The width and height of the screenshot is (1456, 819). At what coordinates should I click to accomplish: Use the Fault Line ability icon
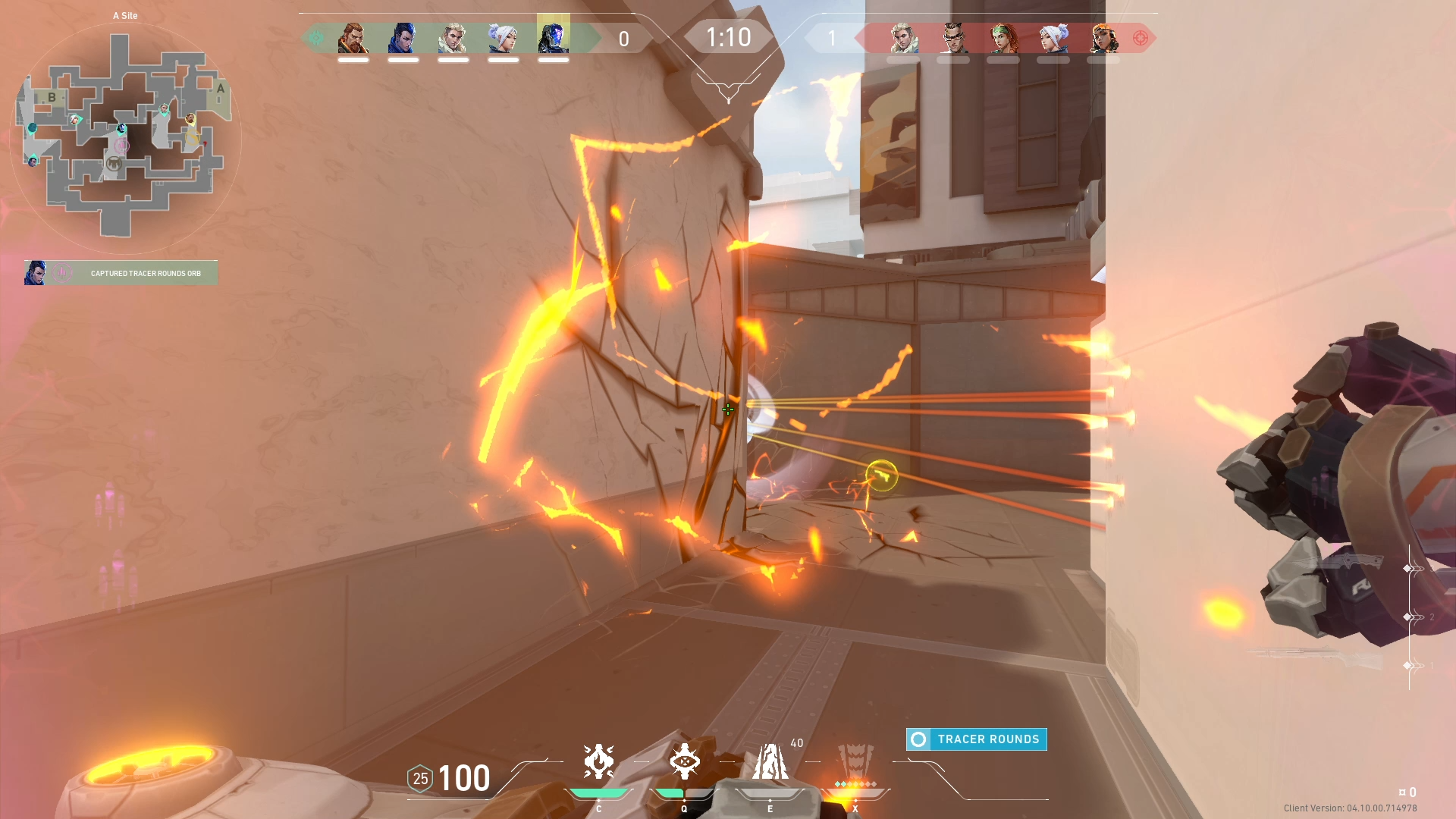coord(770,761)
